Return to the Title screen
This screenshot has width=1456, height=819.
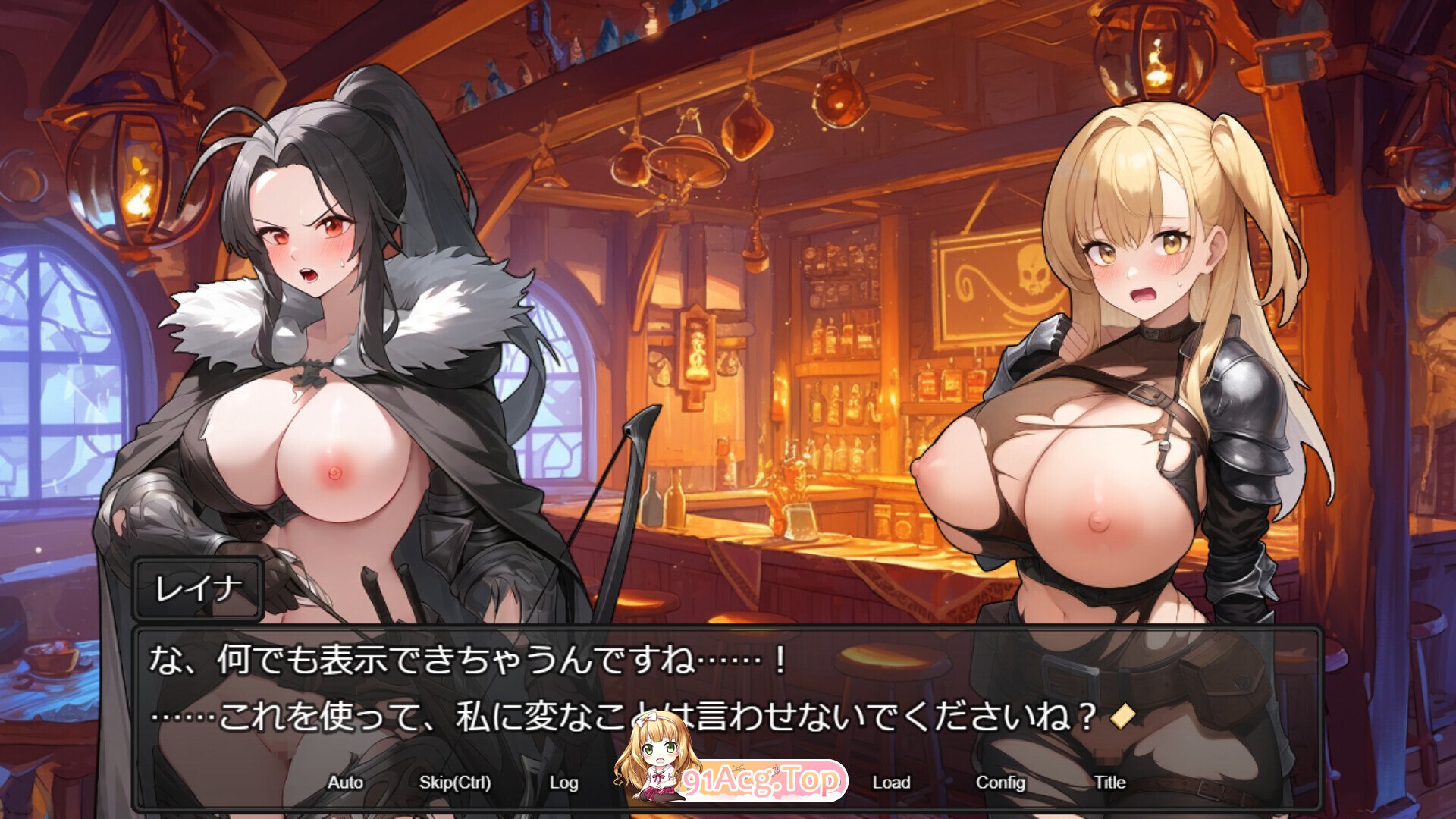(1109, 783)
